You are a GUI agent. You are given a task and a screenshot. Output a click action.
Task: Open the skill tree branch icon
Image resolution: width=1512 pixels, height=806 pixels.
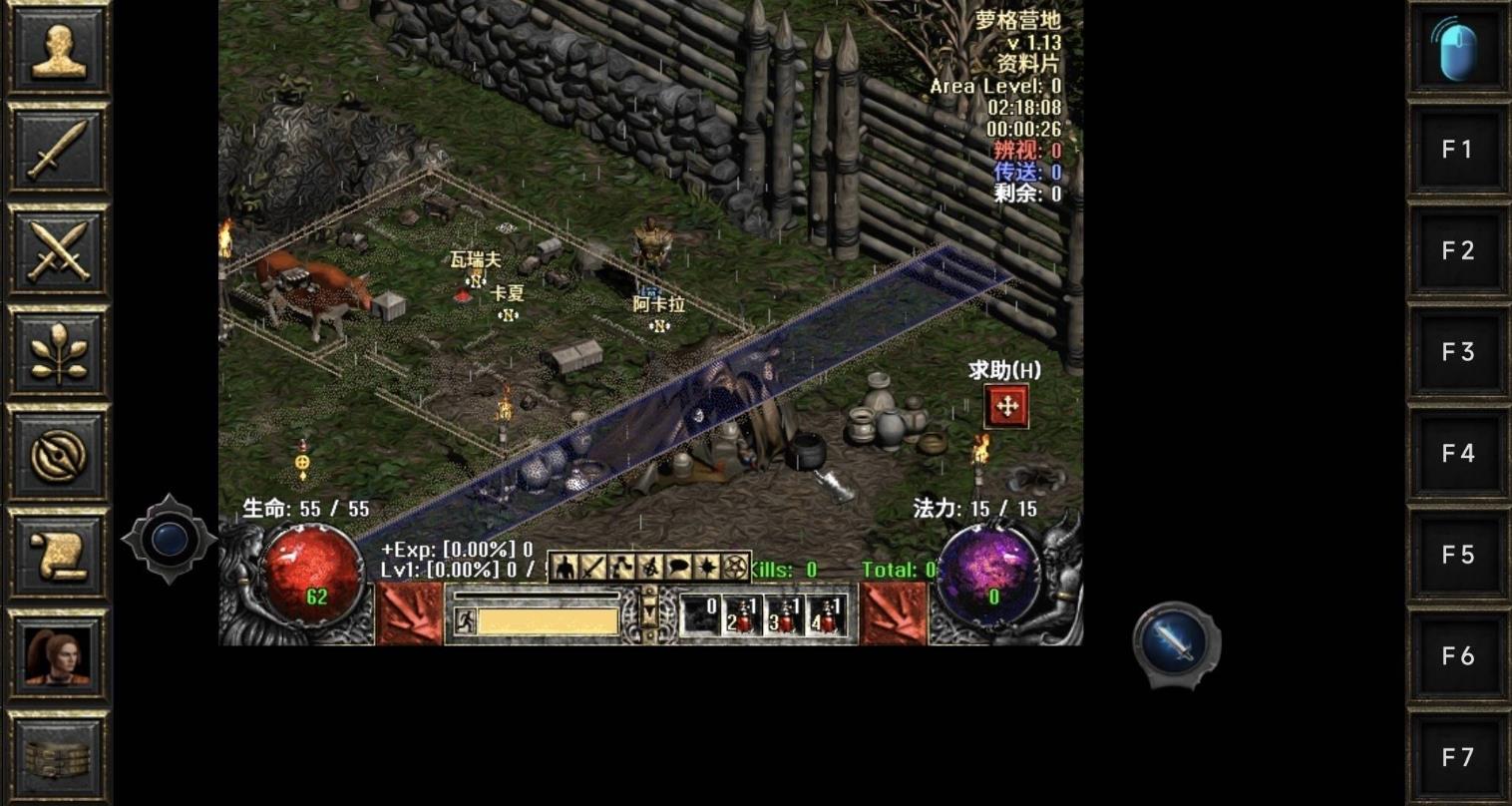(x=58, y=352)
